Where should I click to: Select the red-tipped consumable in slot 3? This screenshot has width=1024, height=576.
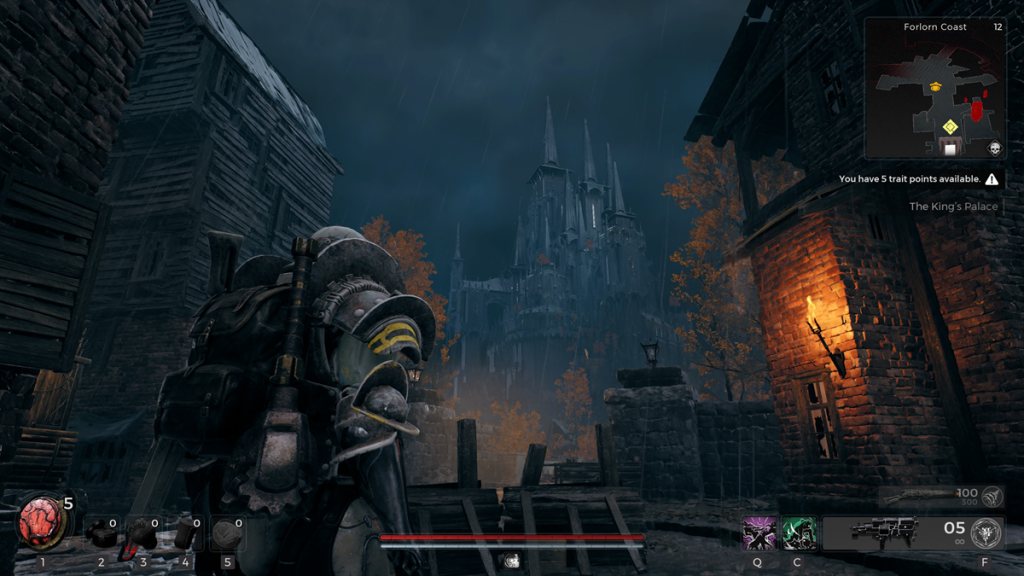[141, 535]
